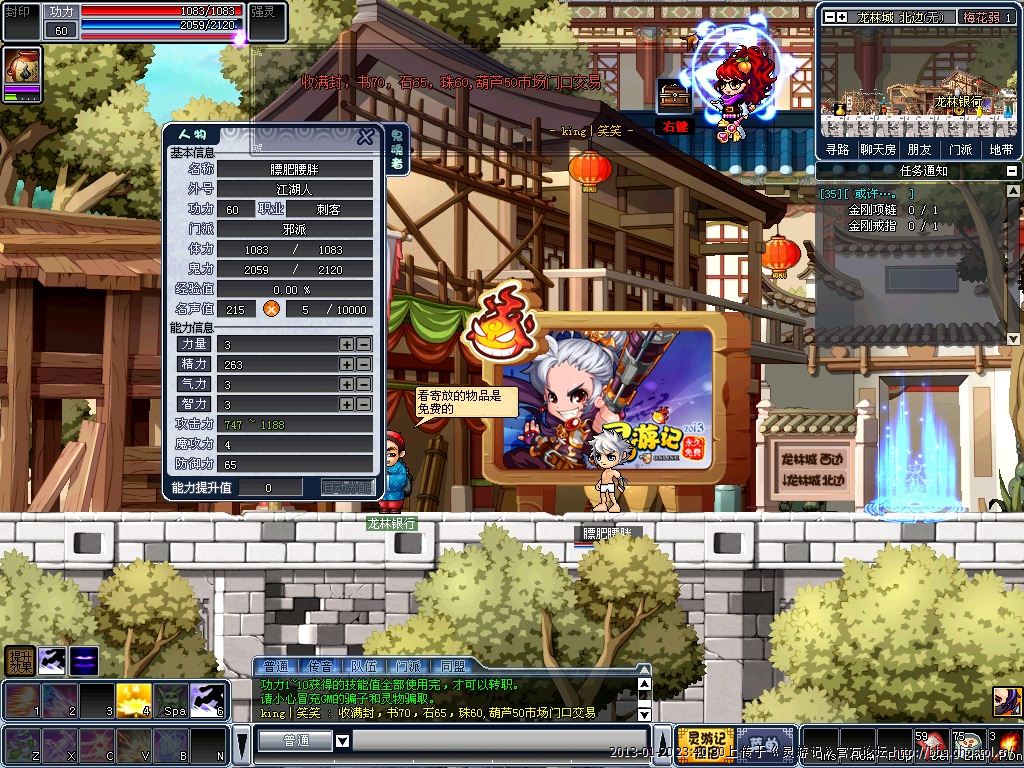Screen dimensions: 1024x768
Task: Increase 力量 with its plus button
Action: coord(346,344)
